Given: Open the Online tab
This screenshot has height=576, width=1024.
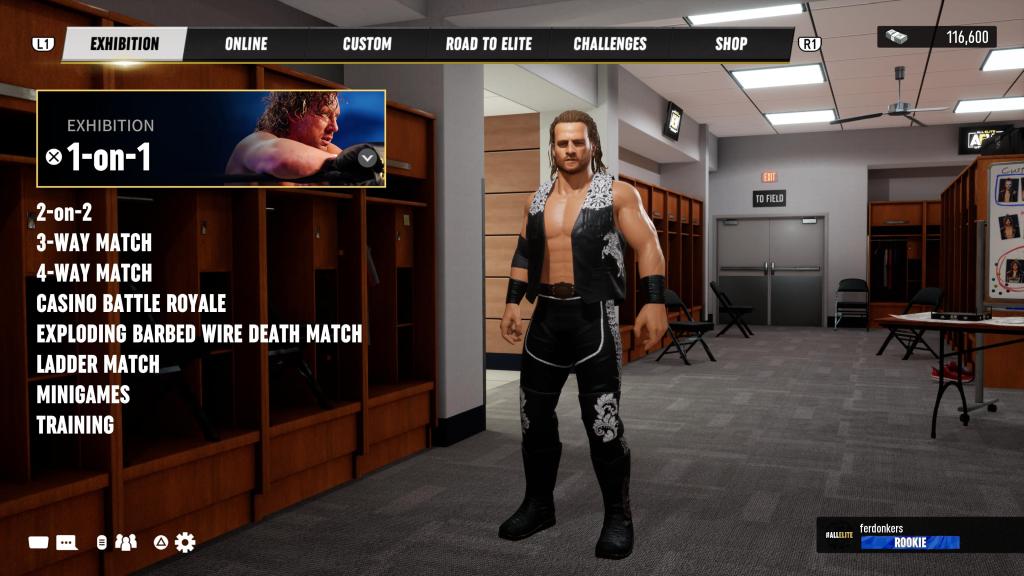Looking at the screenshot, I should [x=246, y=44].
